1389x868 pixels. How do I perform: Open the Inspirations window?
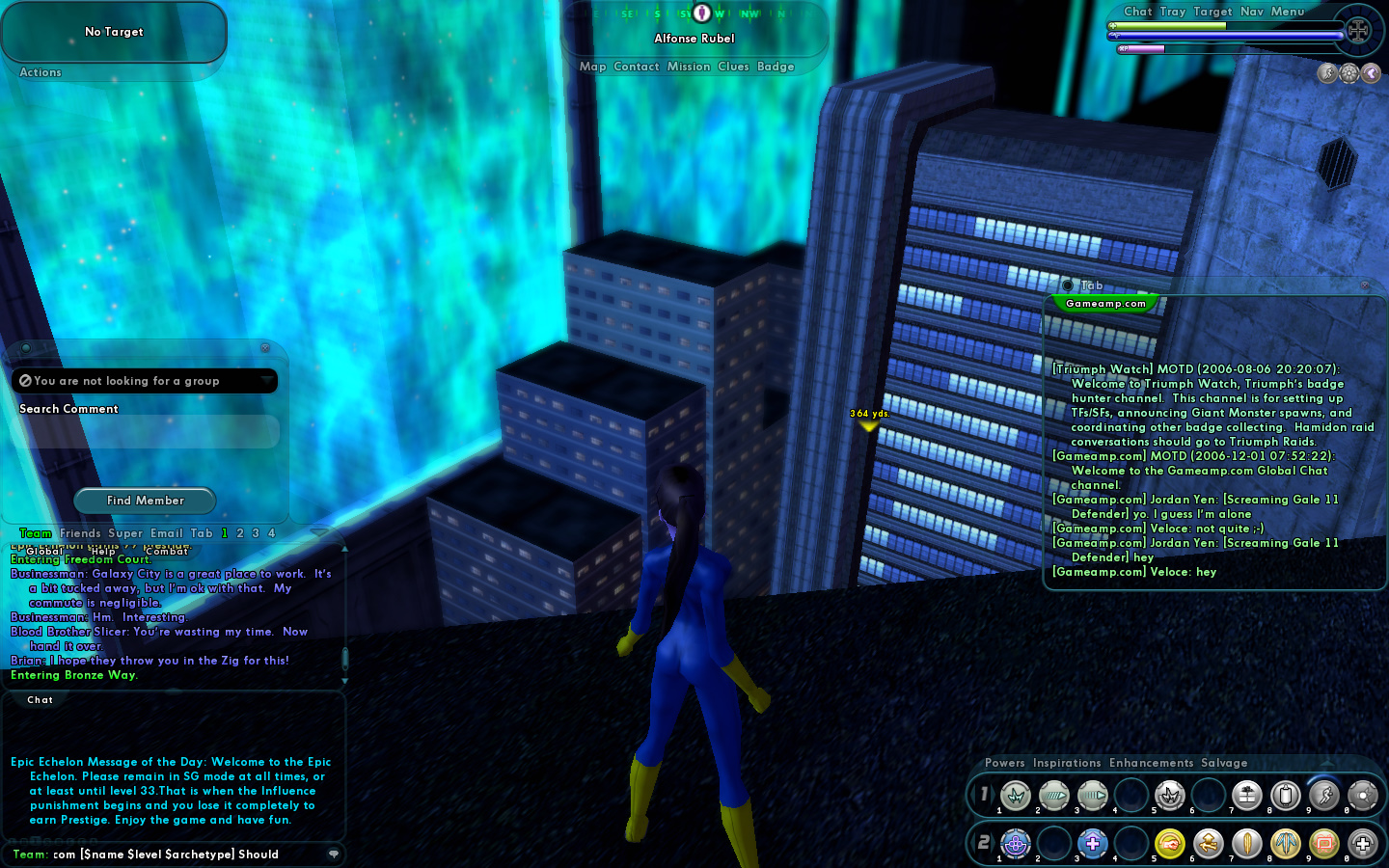[x=1066, y=763]
